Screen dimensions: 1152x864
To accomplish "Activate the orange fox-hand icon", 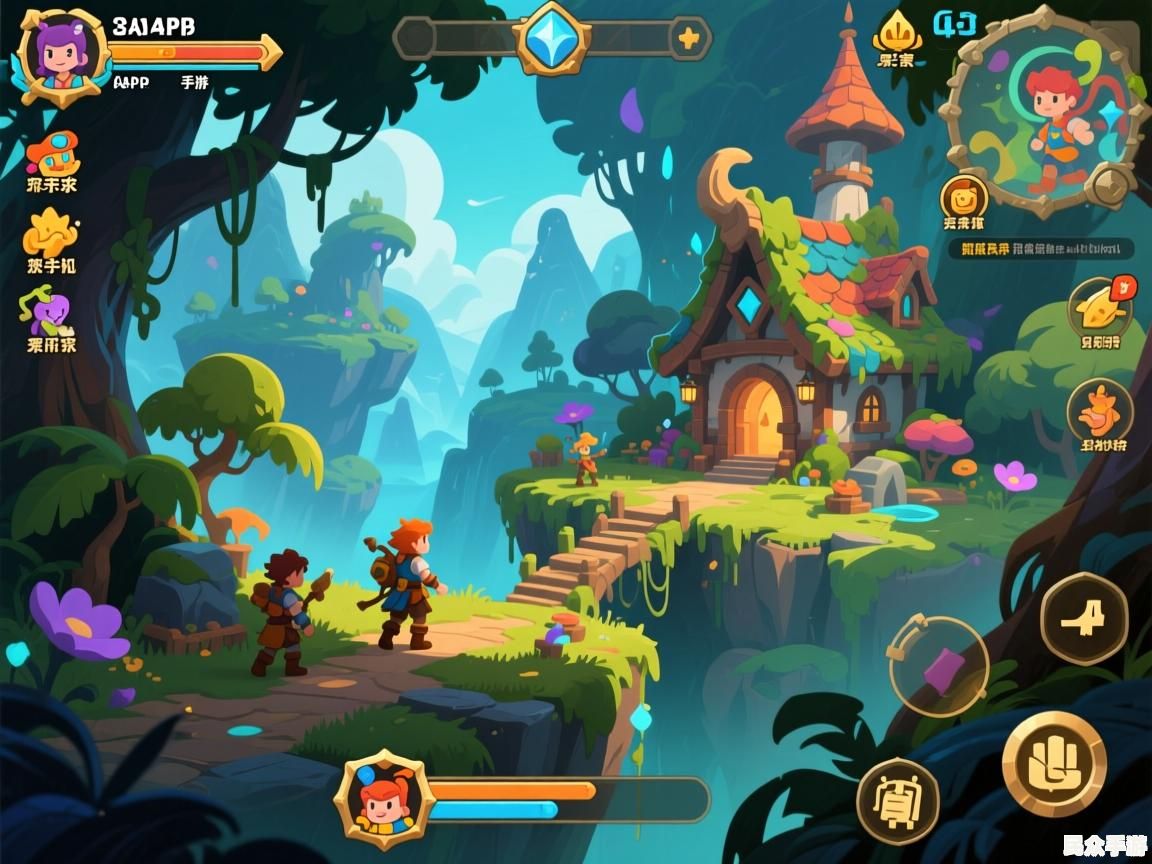I will pyautogui.click(x=1100, y=410).
